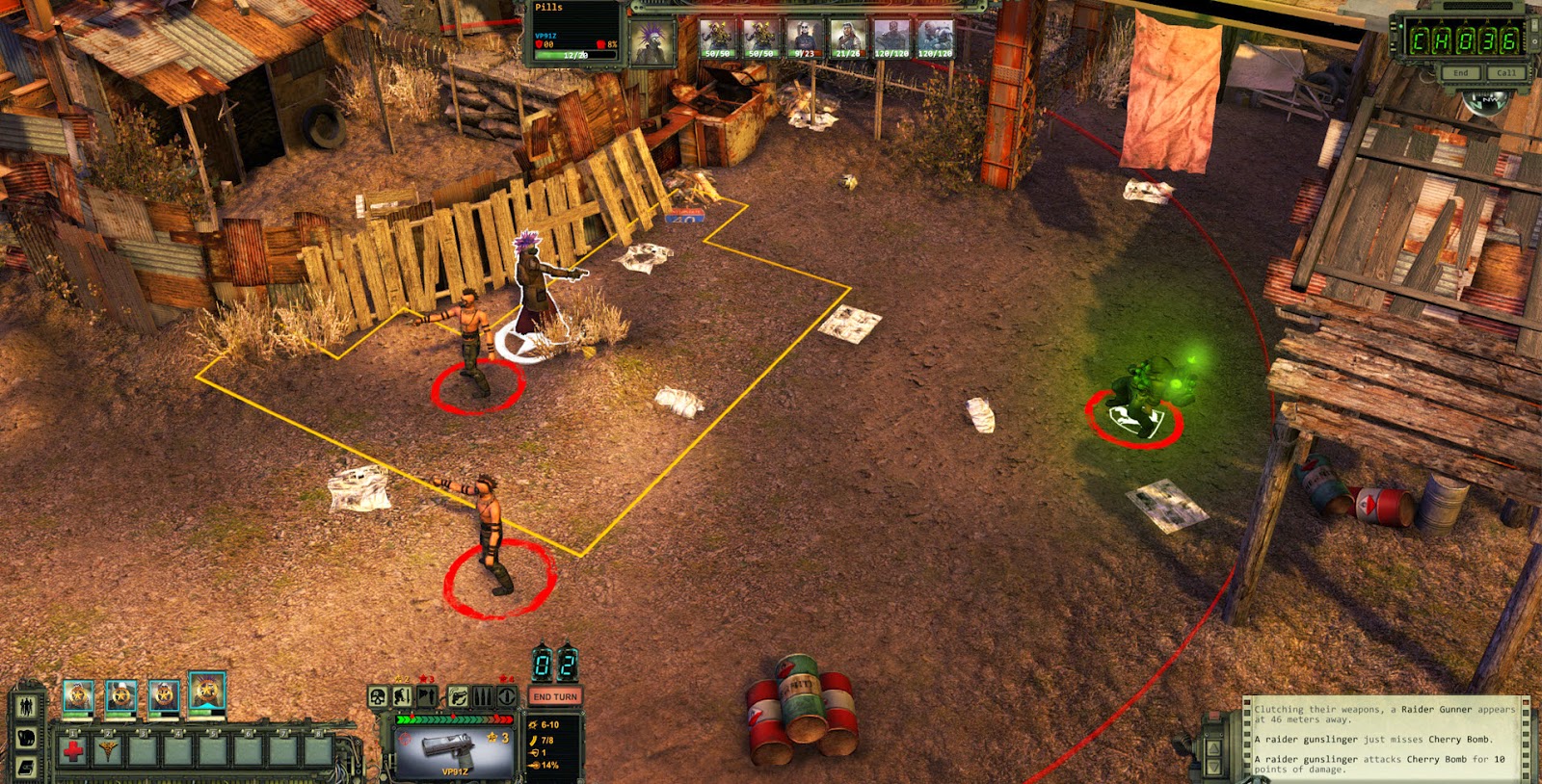Click the radio End button
The height and width of the screenshot is (784, 1542).
point(1461,73)
